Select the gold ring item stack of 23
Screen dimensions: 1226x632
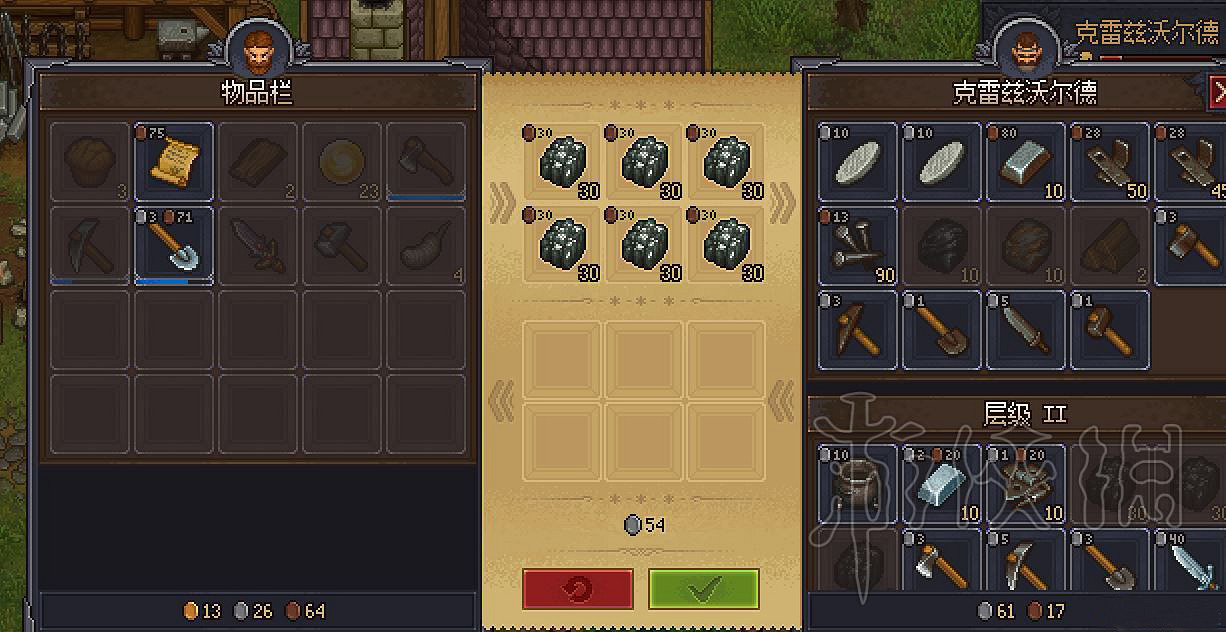coord(342,161)
